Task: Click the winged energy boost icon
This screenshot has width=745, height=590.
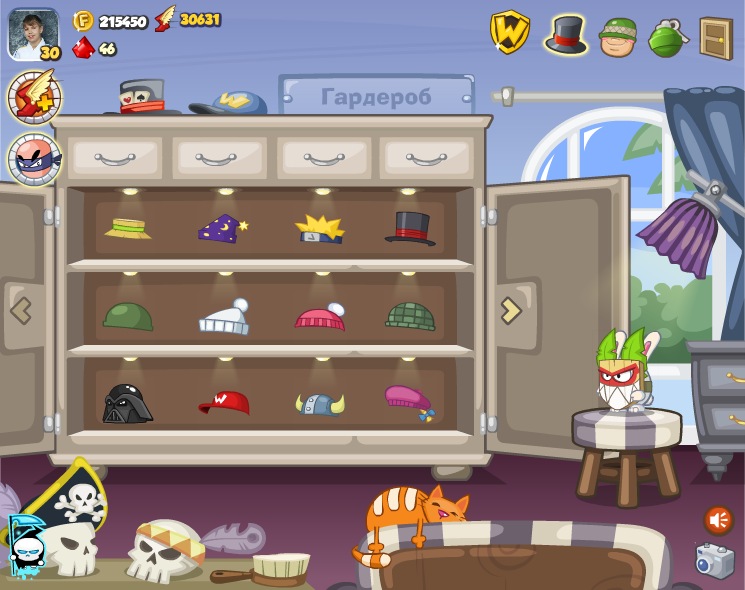Action: 34,97
